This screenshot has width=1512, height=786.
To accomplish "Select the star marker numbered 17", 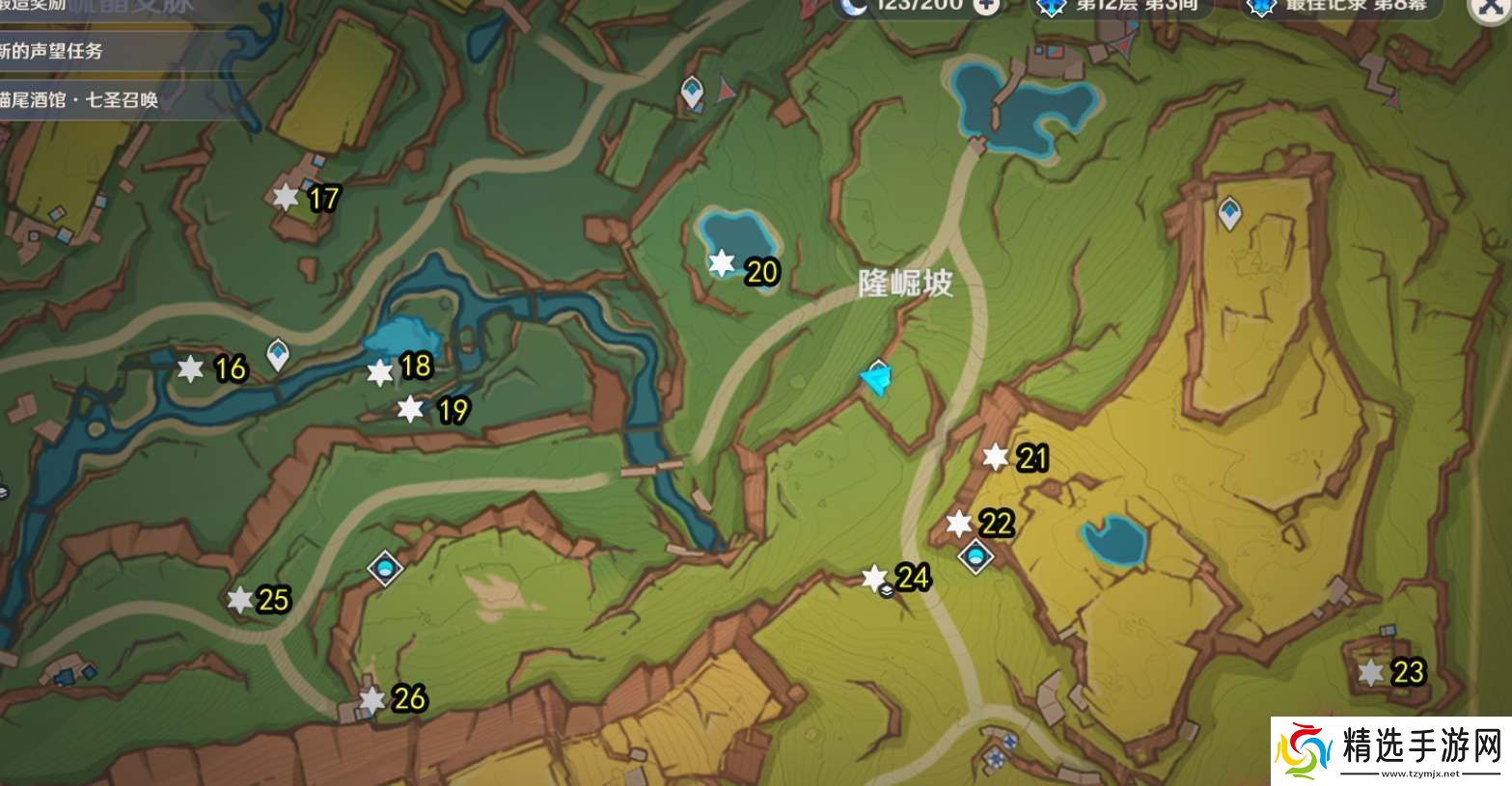I will [286, 198].
